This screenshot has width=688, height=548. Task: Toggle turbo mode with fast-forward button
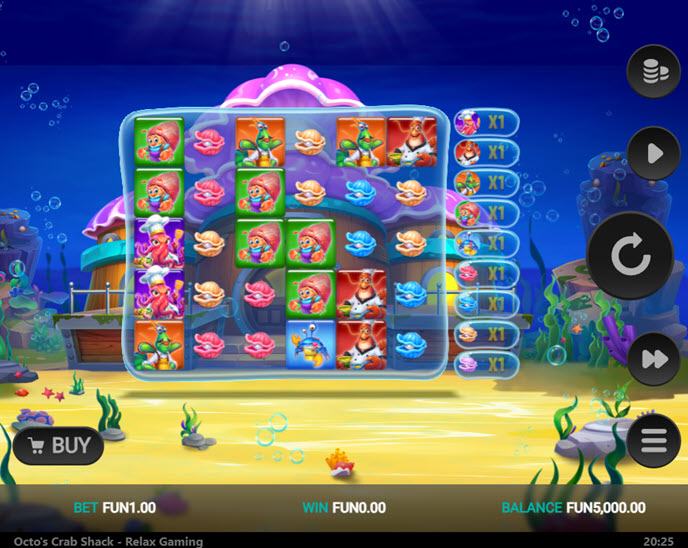point(653,359)
